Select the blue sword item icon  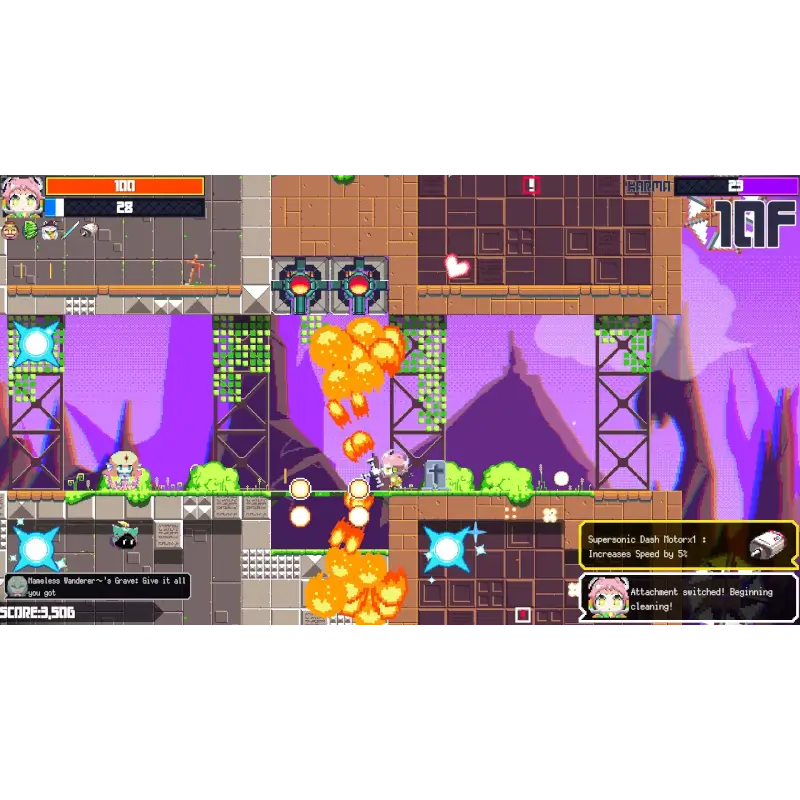69,231
